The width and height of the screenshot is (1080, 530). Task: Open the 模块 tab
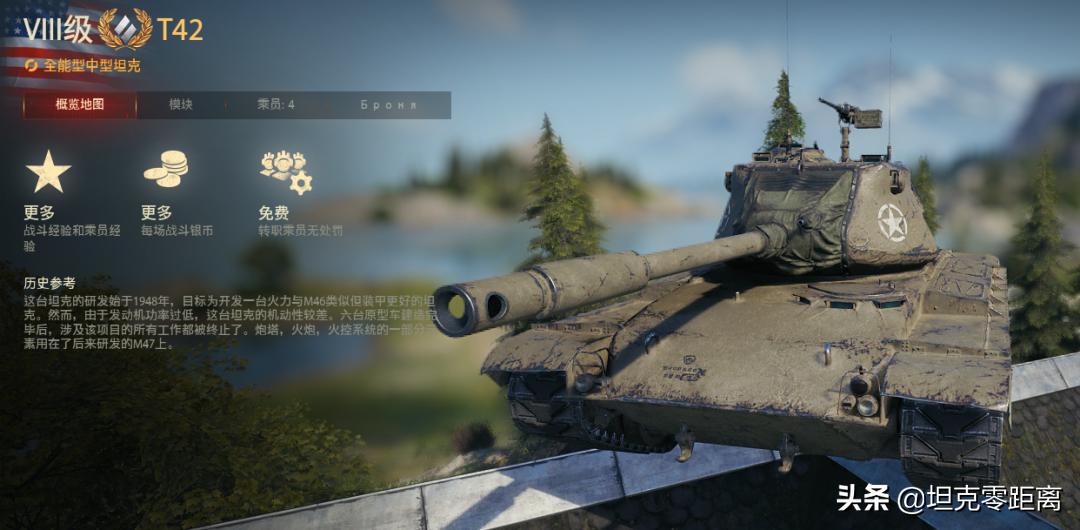pos(181,105)
